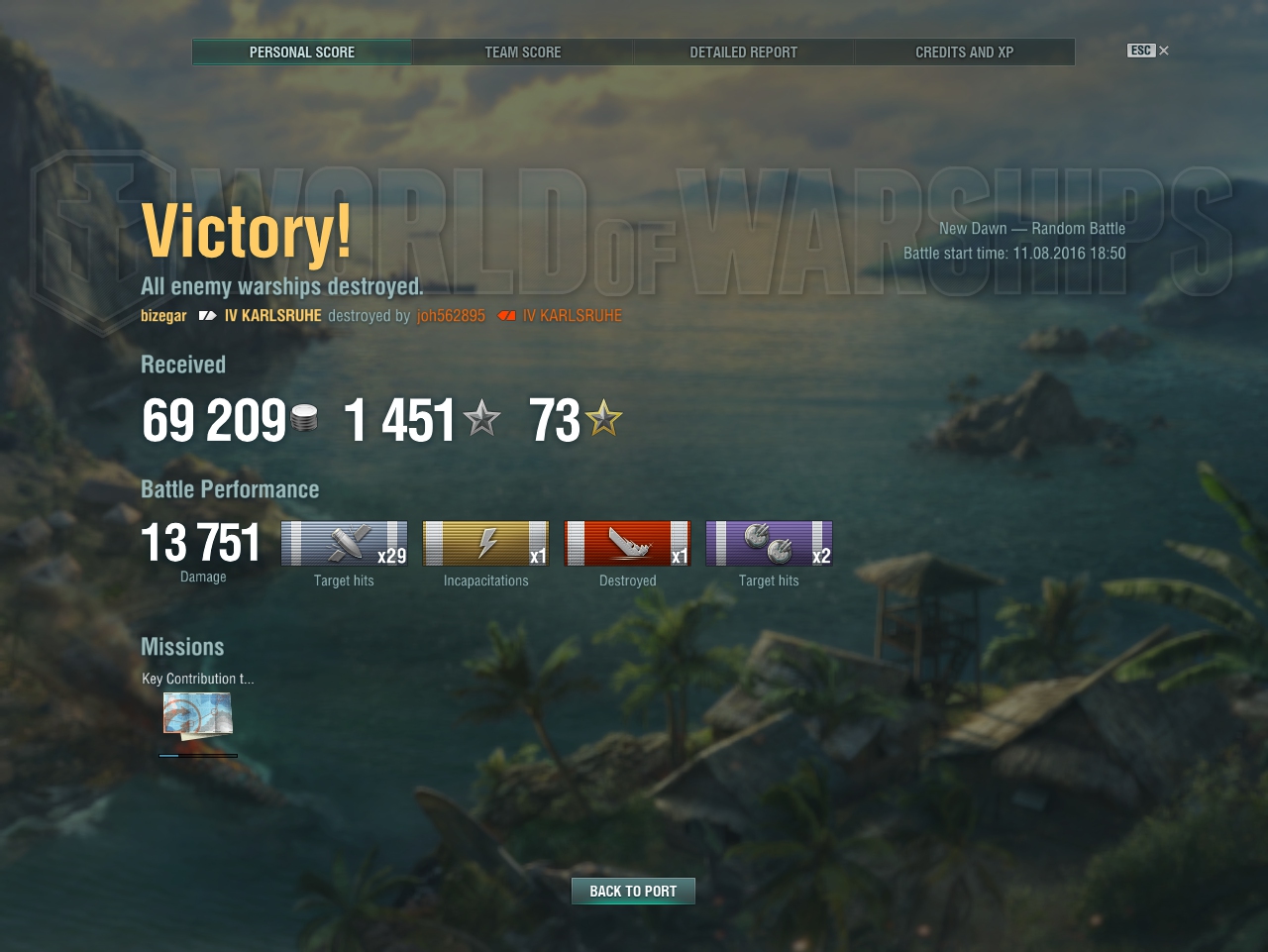
Task: Click the purple Target hits ribbon
Action: click(769, 544)
